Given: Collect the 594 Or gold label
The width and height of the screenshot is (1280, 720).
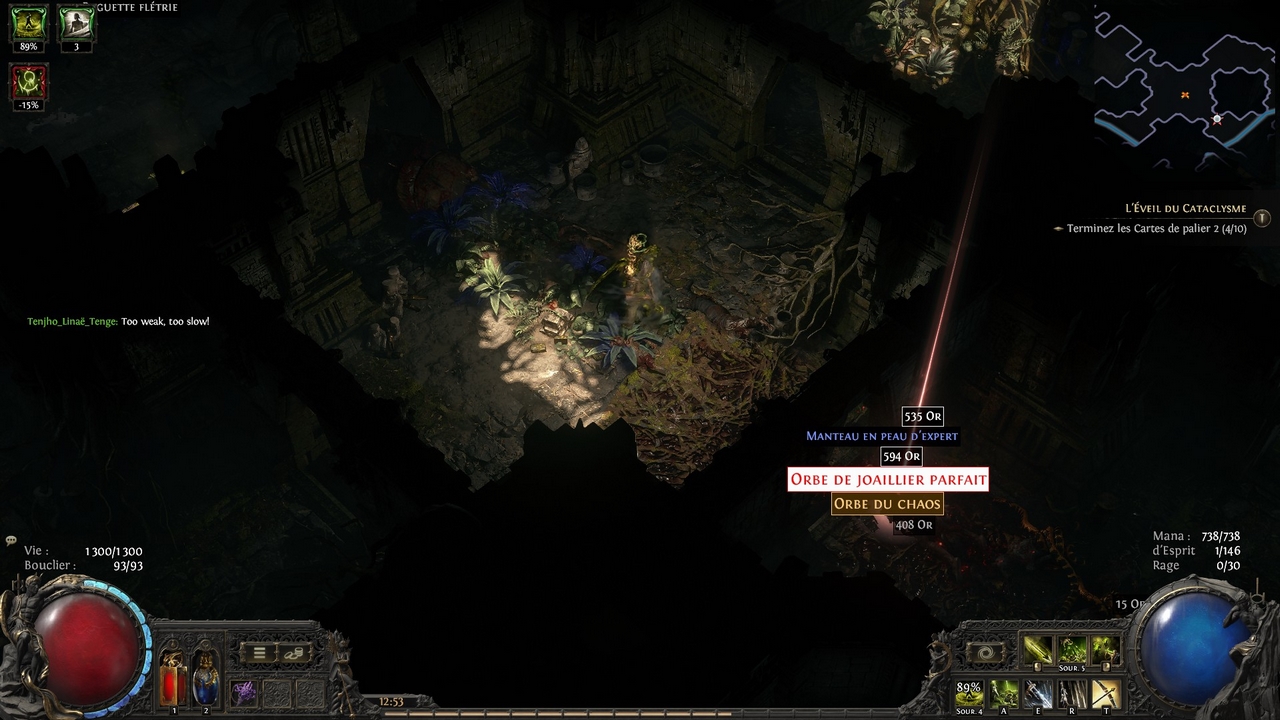Looking at the screenshot, I should click(900, 456).
